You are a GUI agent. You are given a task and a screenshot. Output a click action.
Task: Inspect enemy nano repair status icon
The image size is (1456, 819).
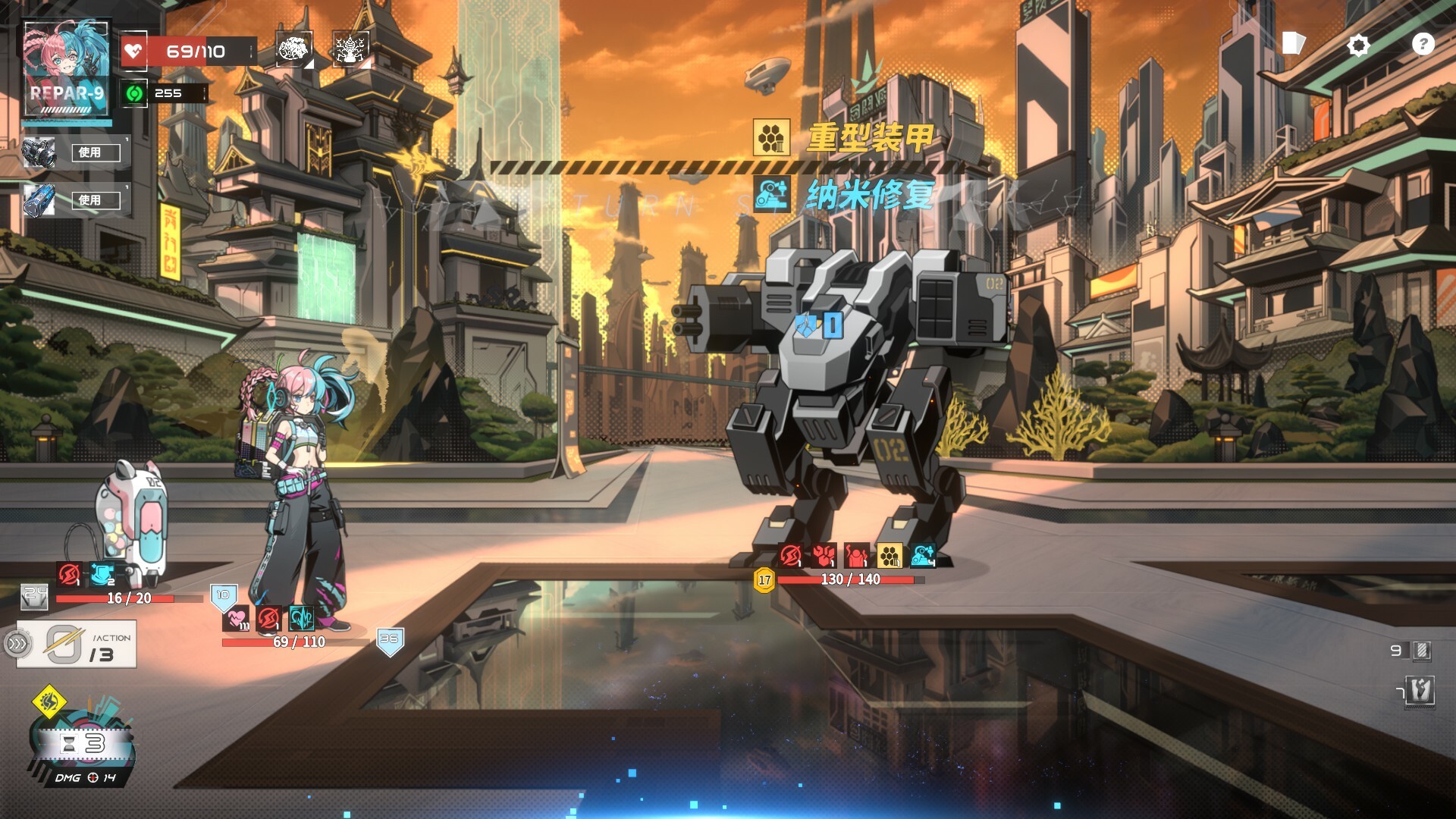coord(923,556)
